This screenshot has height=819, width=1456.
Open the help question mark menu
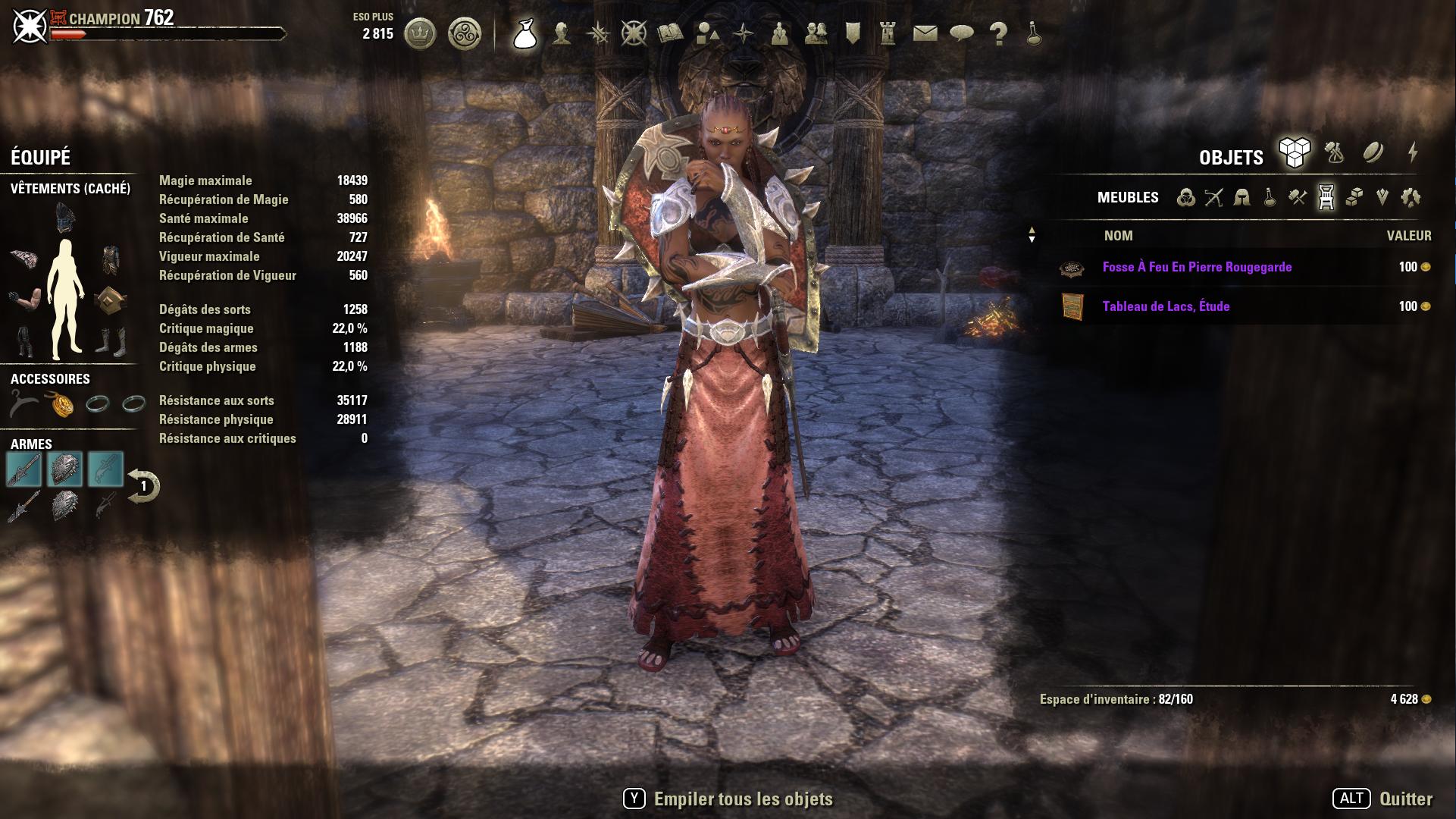tap(998, 33)
